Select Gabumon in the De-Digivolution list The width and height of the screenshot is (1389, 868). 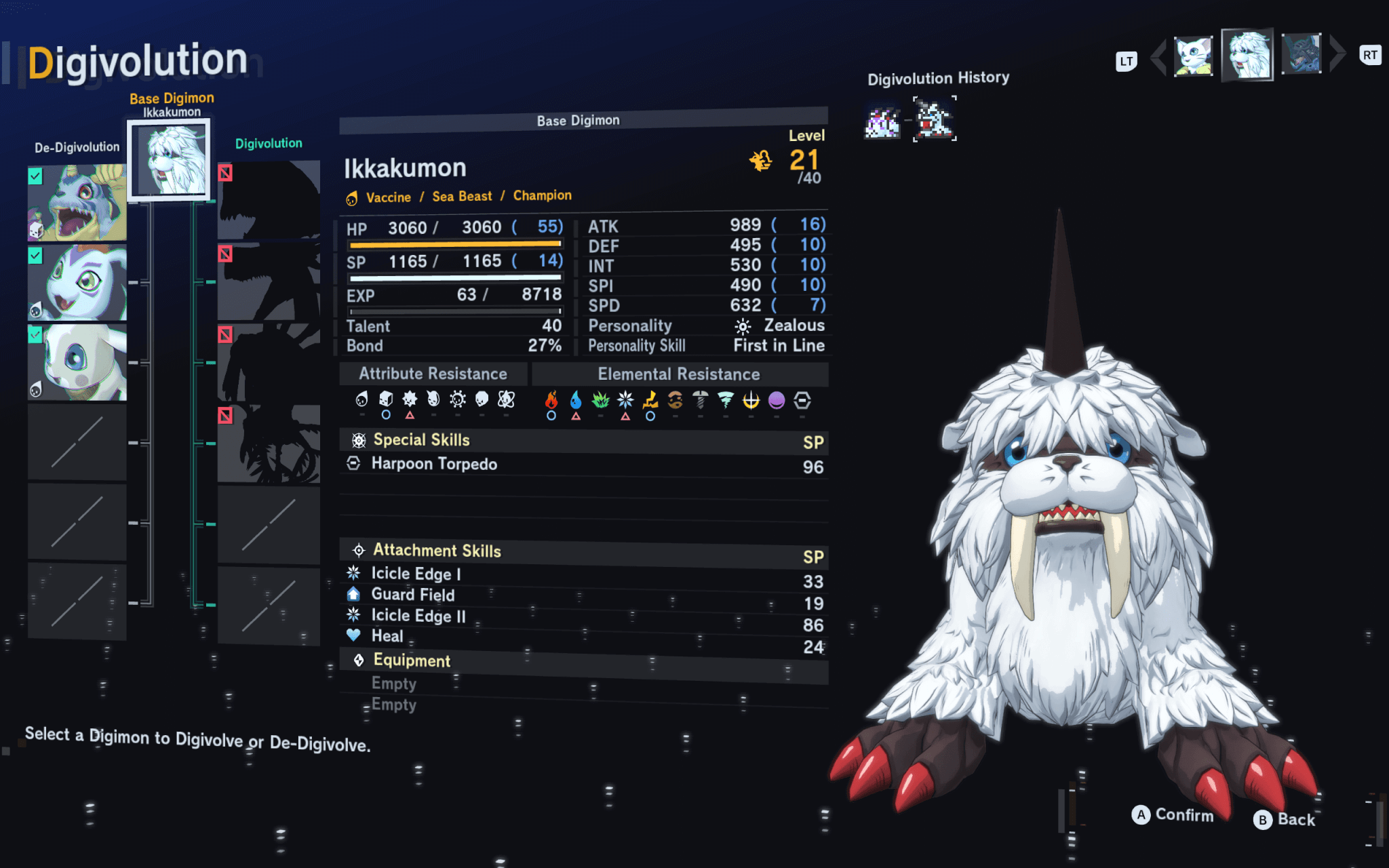point(77,203)
